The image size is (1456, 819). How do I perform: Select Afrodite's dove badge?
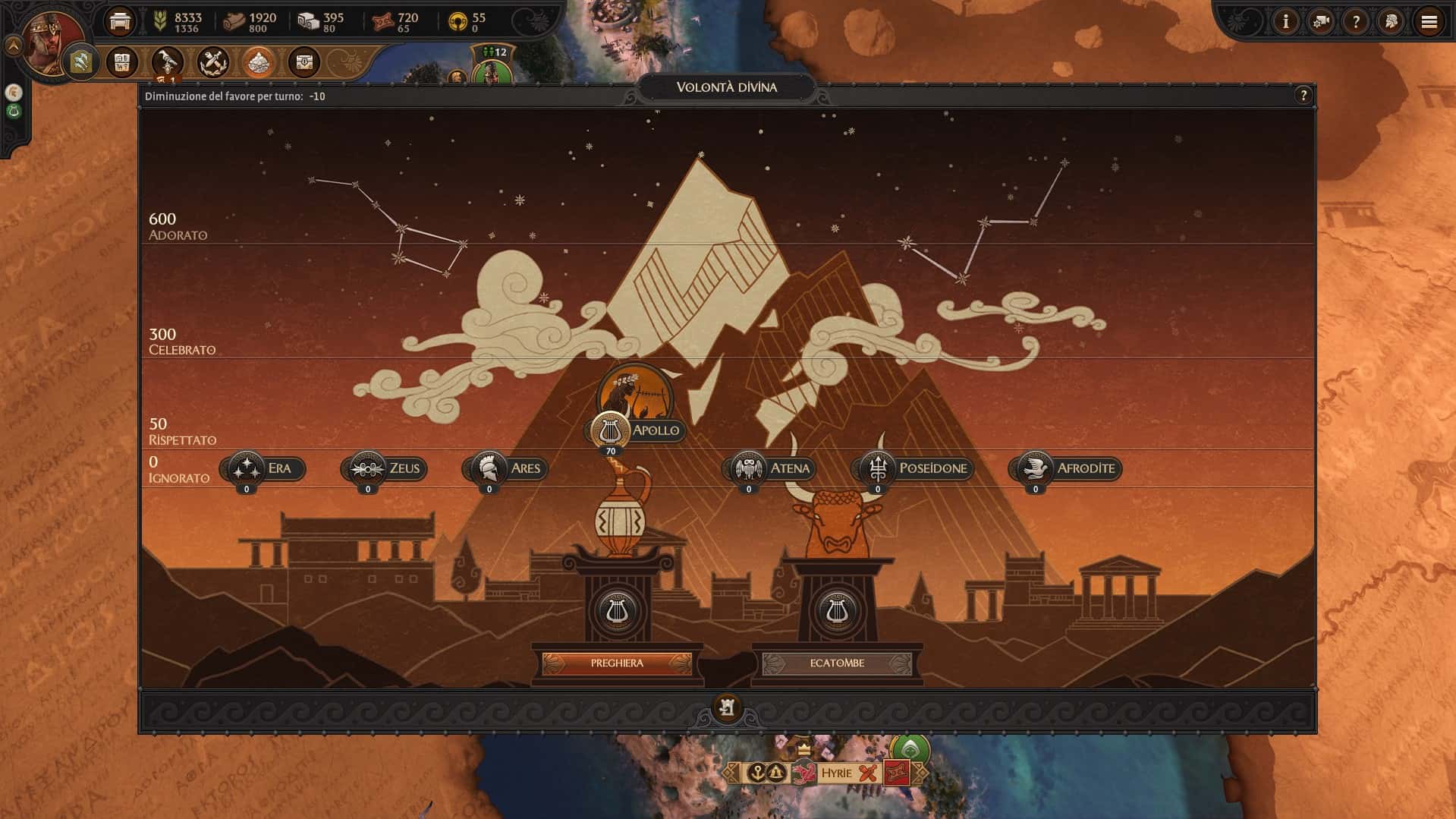(1035, 468)
